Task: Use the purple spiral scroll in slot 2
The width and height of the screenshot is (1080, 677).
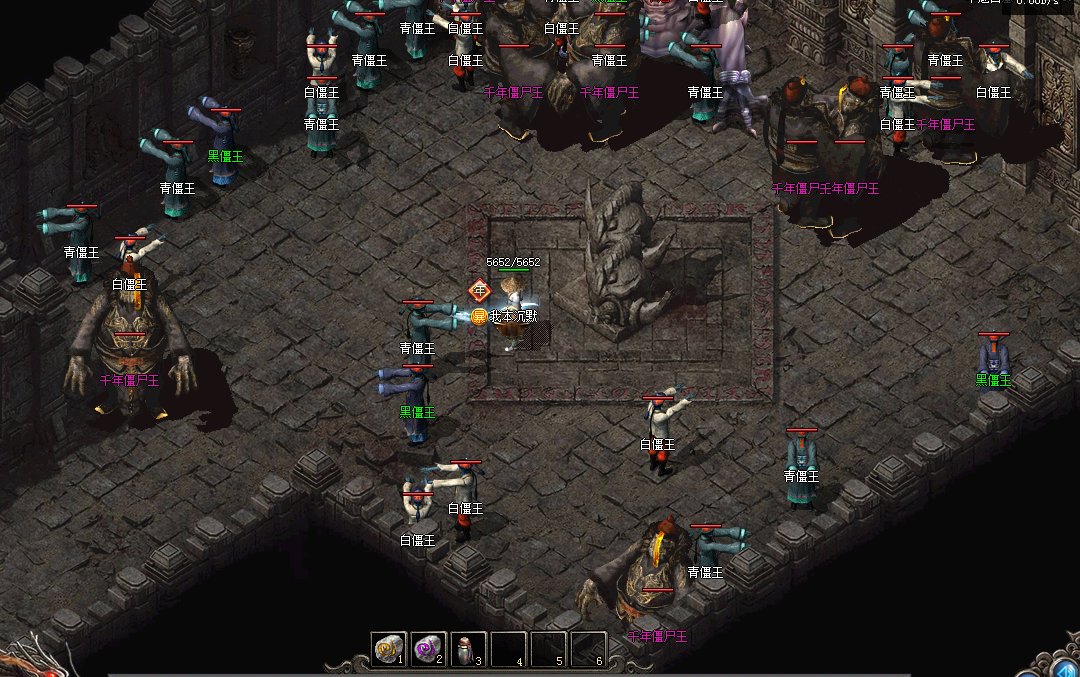Action: pos(428,649)
